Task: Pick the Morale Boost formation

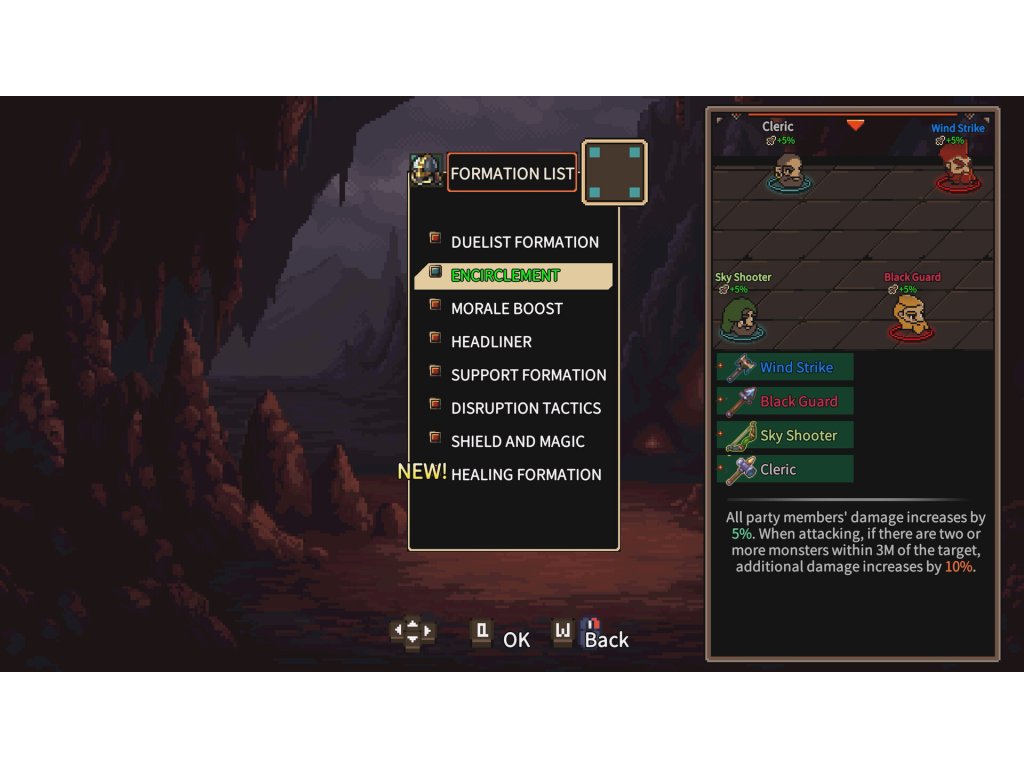Action: click(506, 308)
